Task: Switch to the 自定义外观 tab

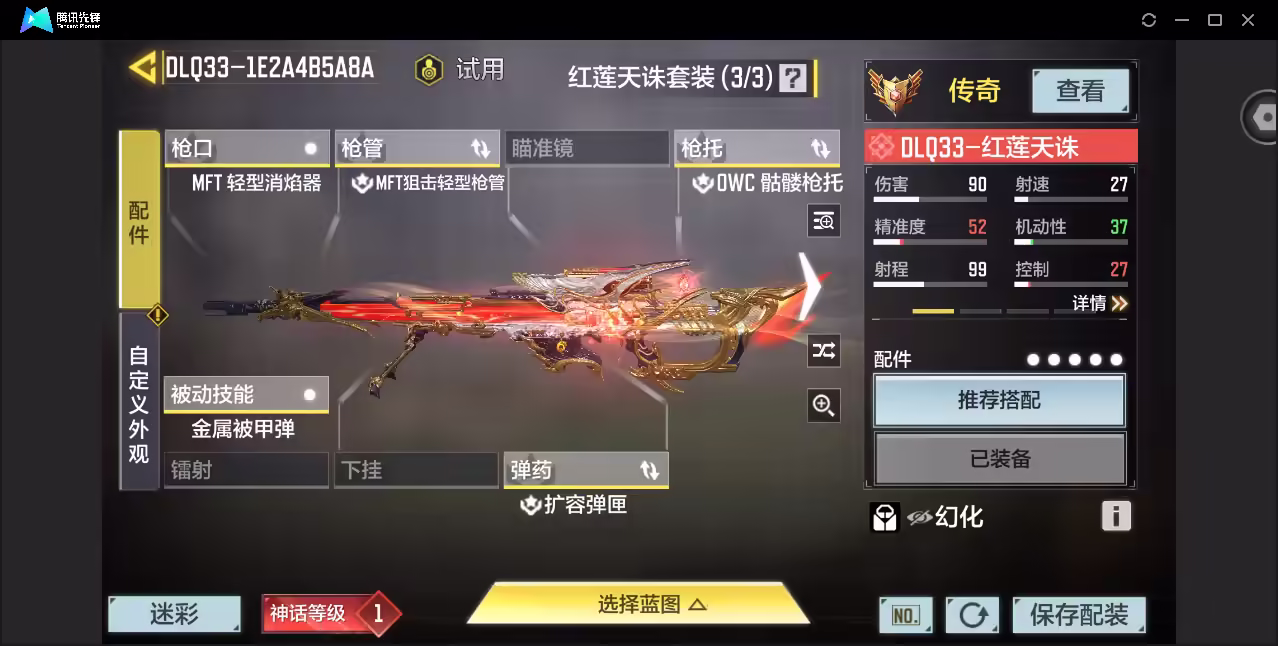Action: (139, 402)
